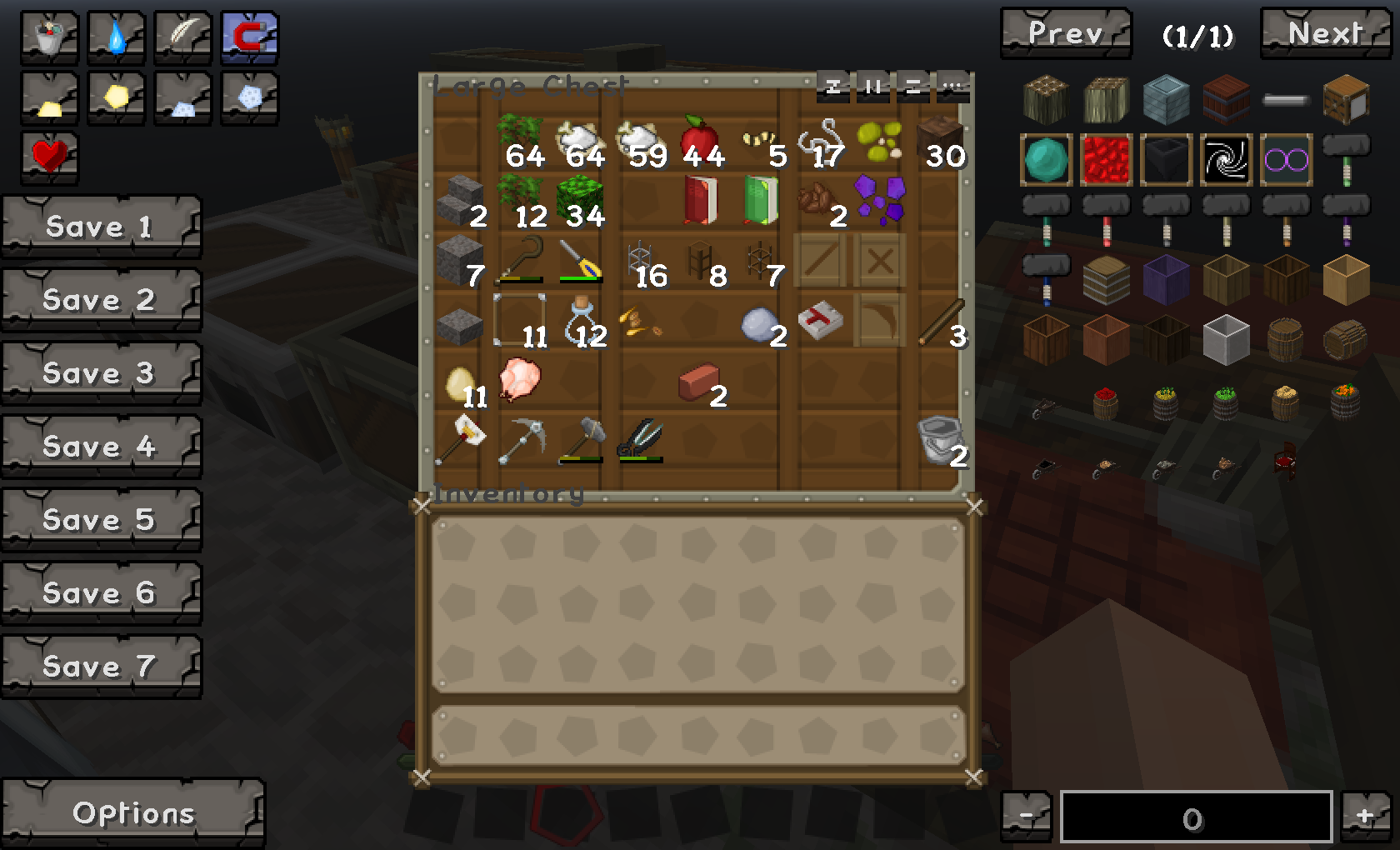The height and width of the screenshot is (850, 1400).
Task: Toggle the magnet mode icon
Action: coord(249,37)
